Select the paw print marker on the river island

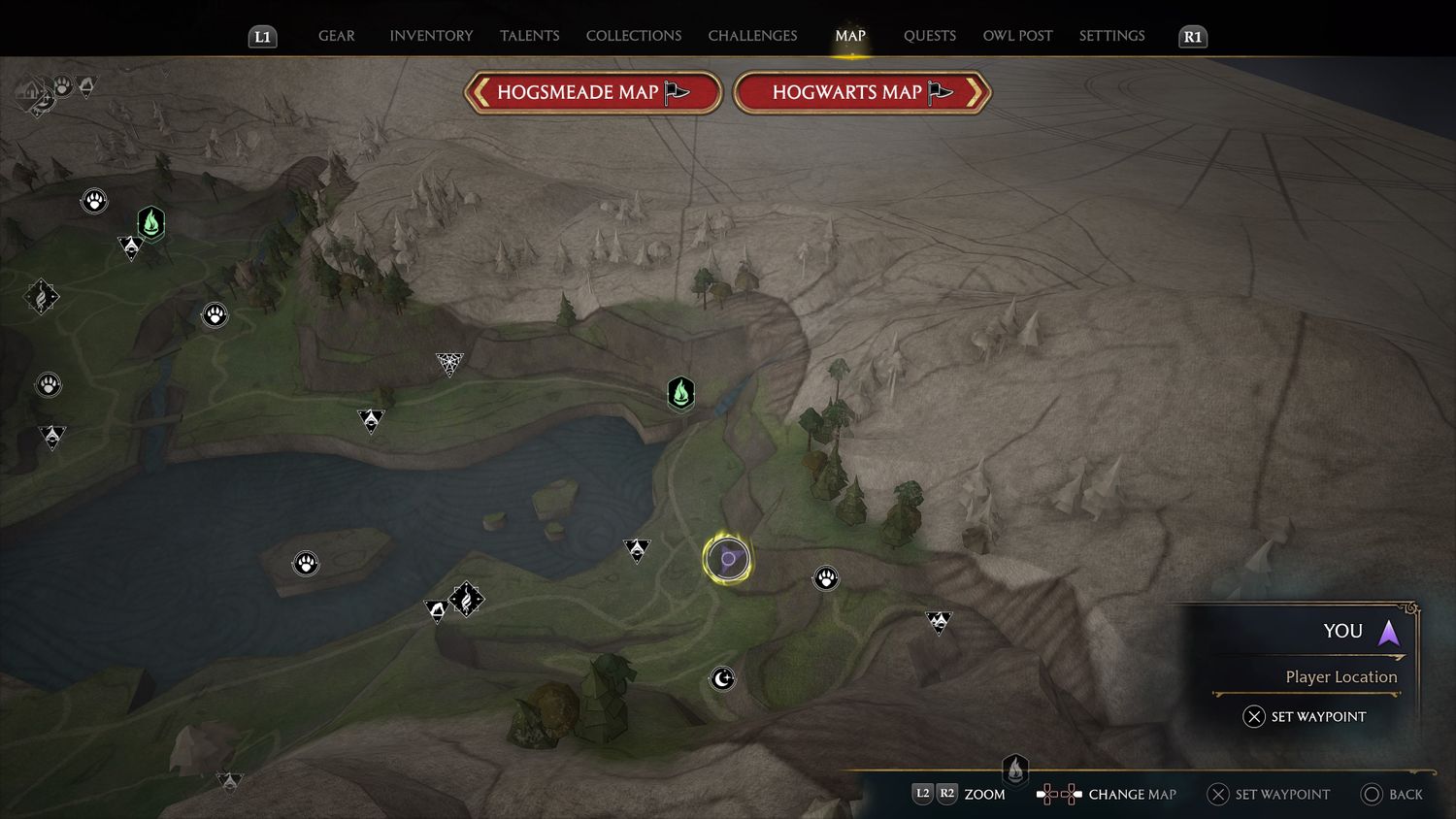pos(306,563)
